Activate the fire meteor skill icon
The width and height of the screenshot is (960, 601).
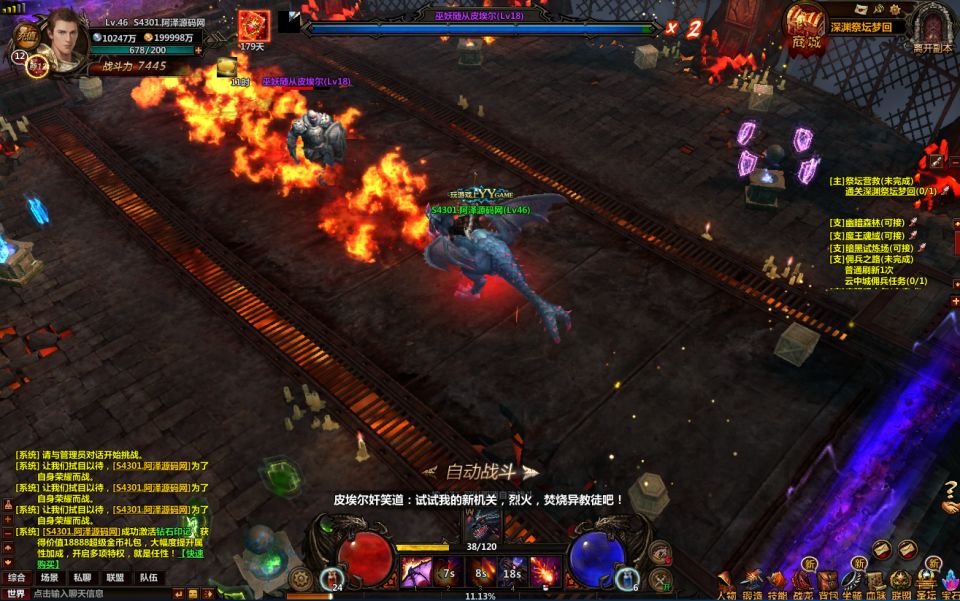tap(544, 572)
